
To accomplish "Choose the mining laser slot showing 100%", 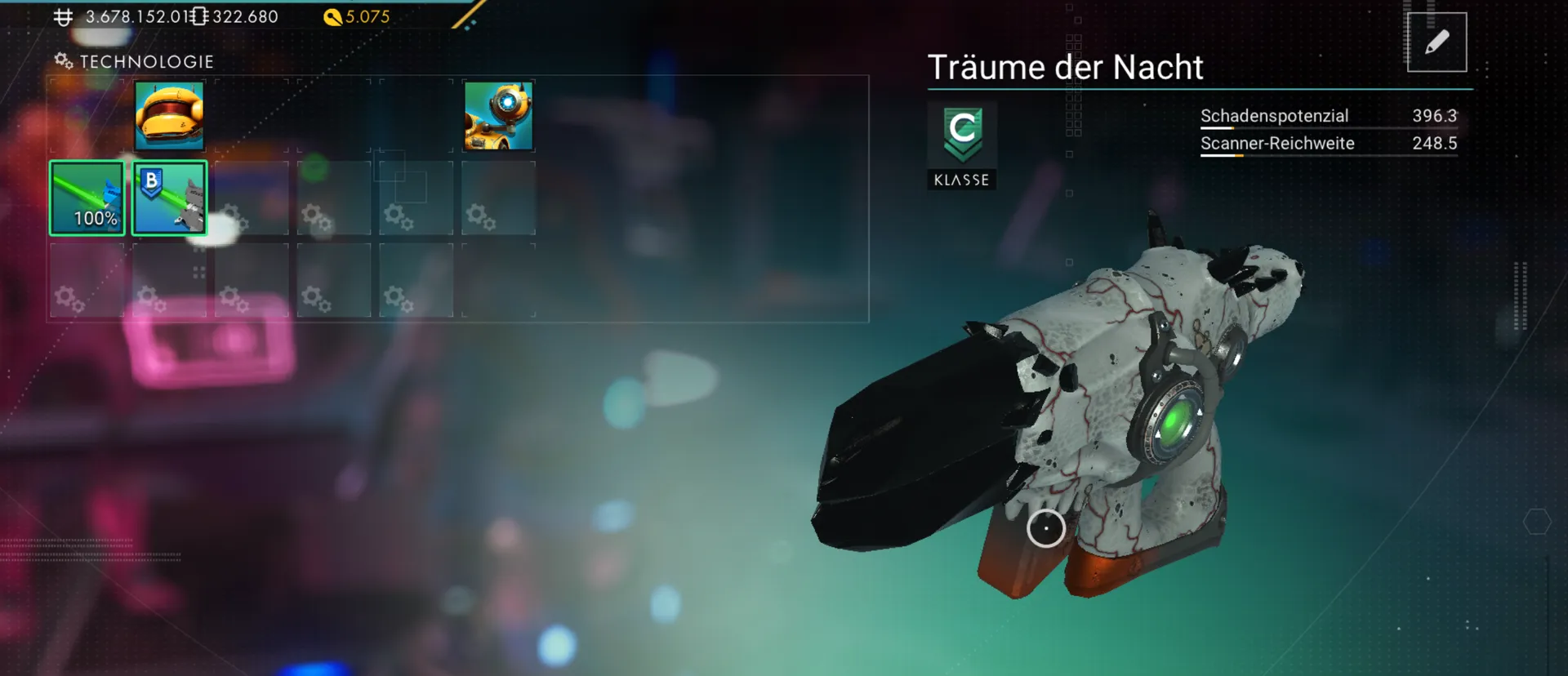I will click(x=87, y=198).
